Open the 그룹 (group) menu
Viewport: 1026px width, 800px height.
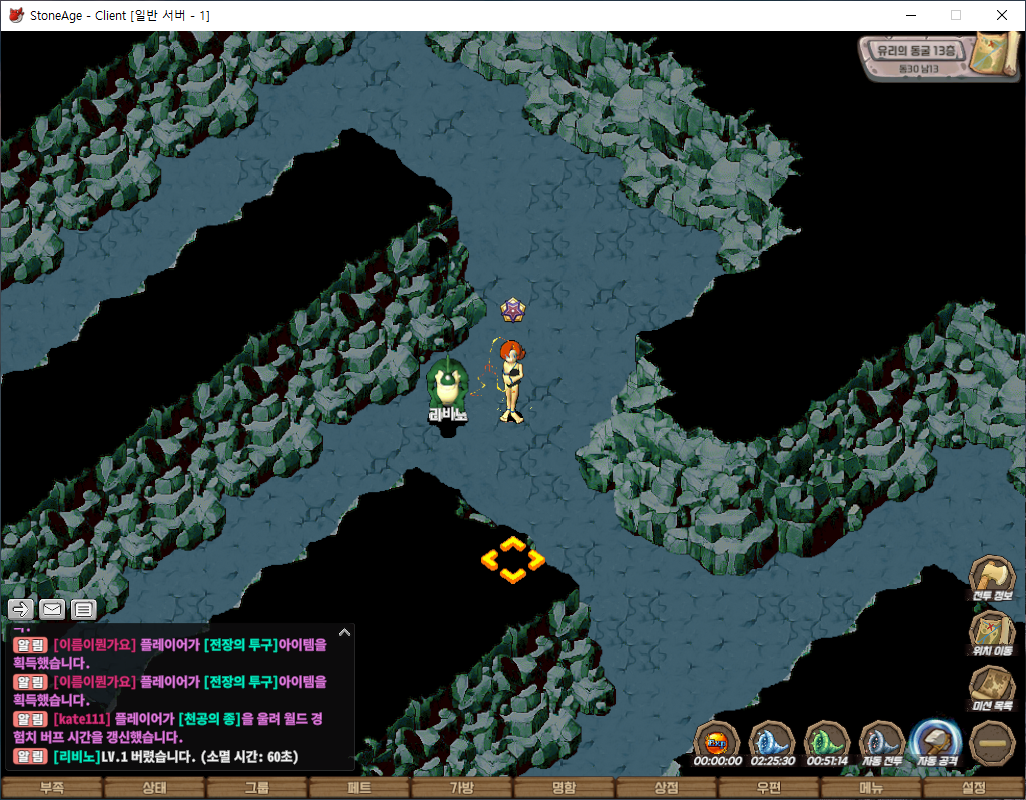pyautogui.click(x=256, y=788)
